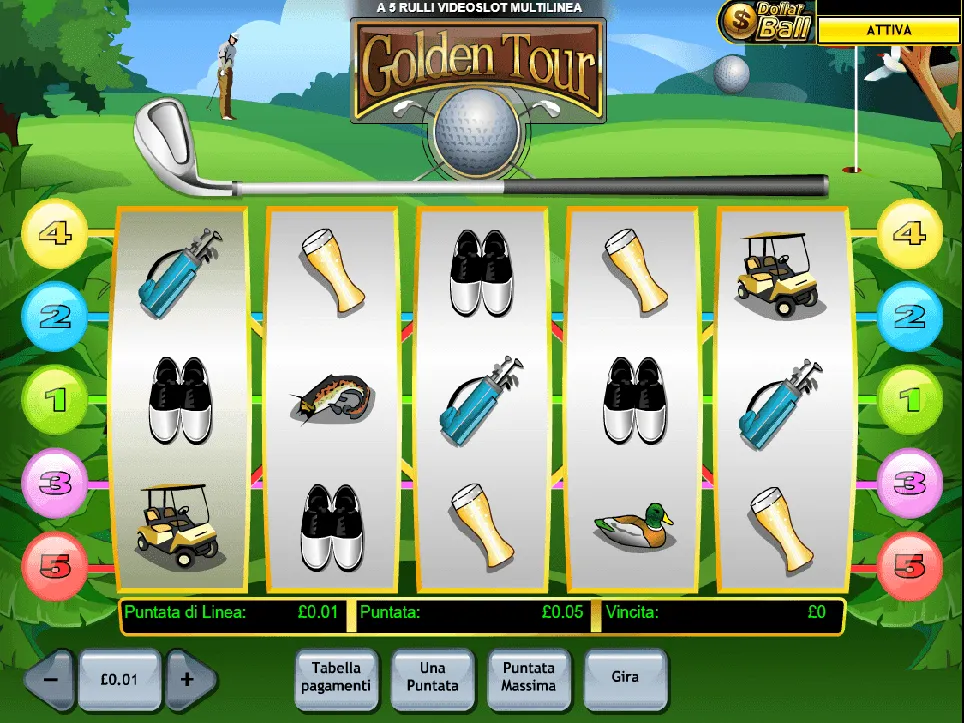Activate Dollar Ball with the ATTIVA button

point(889,31)
